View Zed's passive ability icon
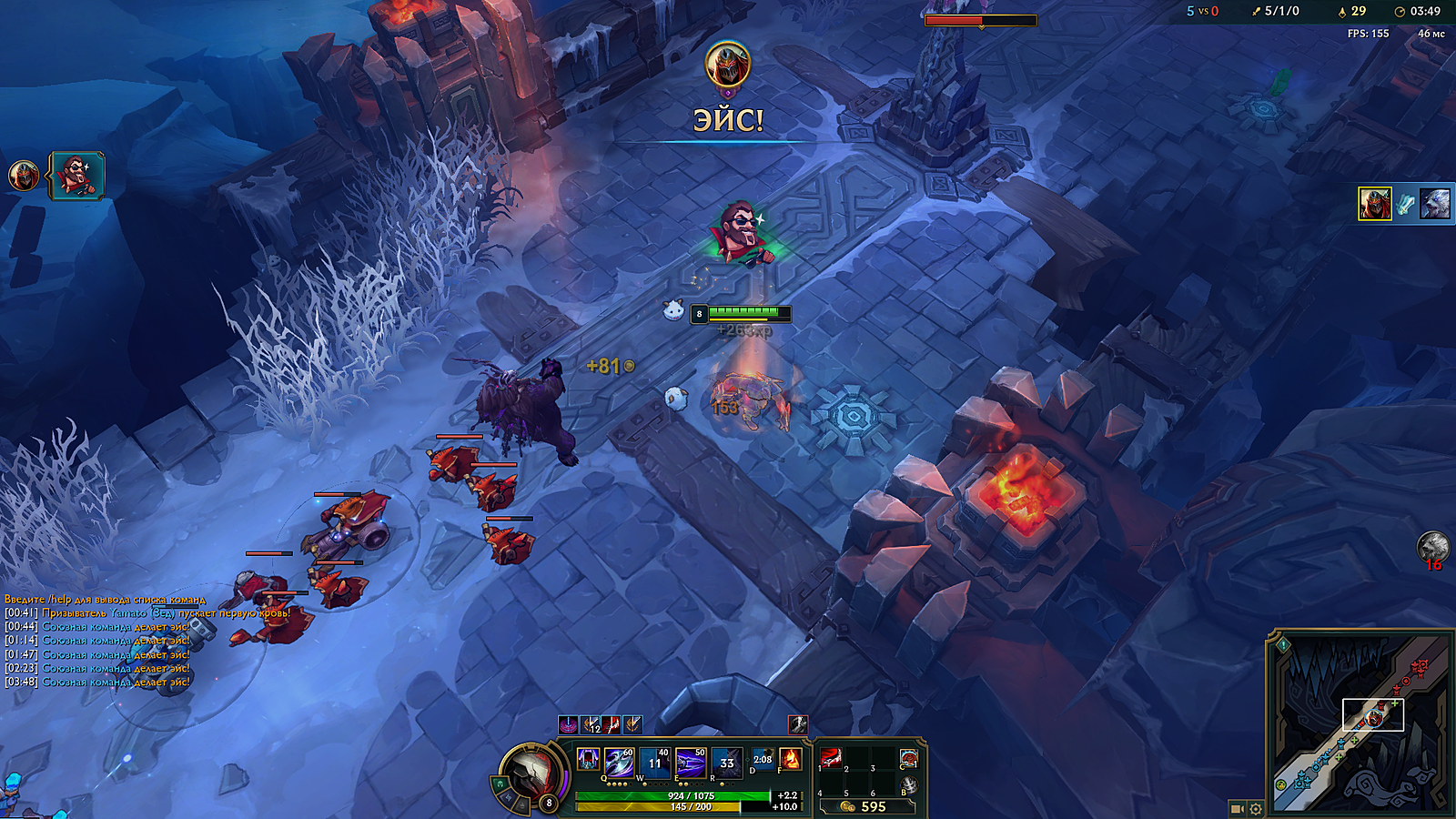 click(588, 759)
